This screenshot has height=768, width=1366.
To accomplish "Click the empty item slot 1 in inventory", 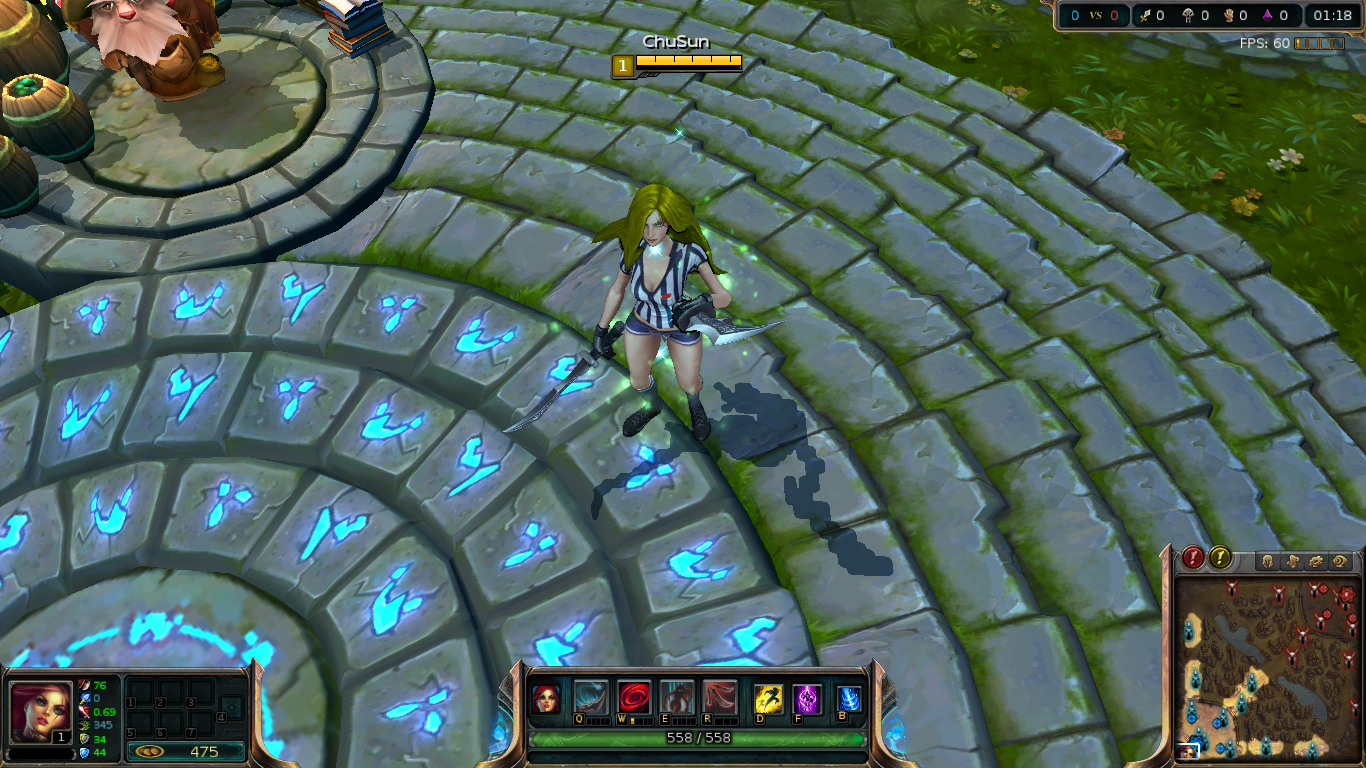I will [x=140, y=691].
